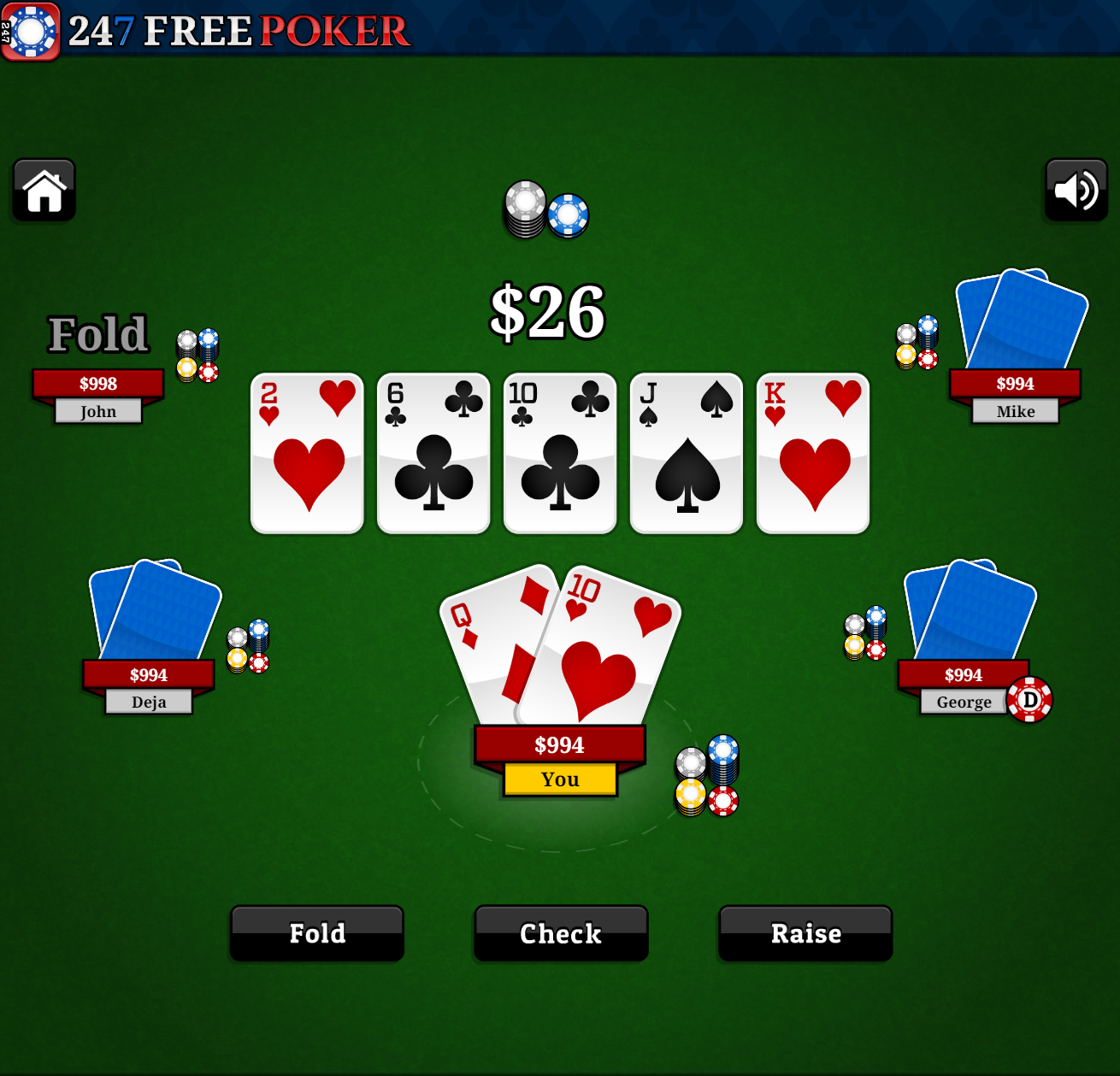The image size is (1120, 1076).
Task: Toggle the sound speaker icon
Action: tap(1076, 190)
